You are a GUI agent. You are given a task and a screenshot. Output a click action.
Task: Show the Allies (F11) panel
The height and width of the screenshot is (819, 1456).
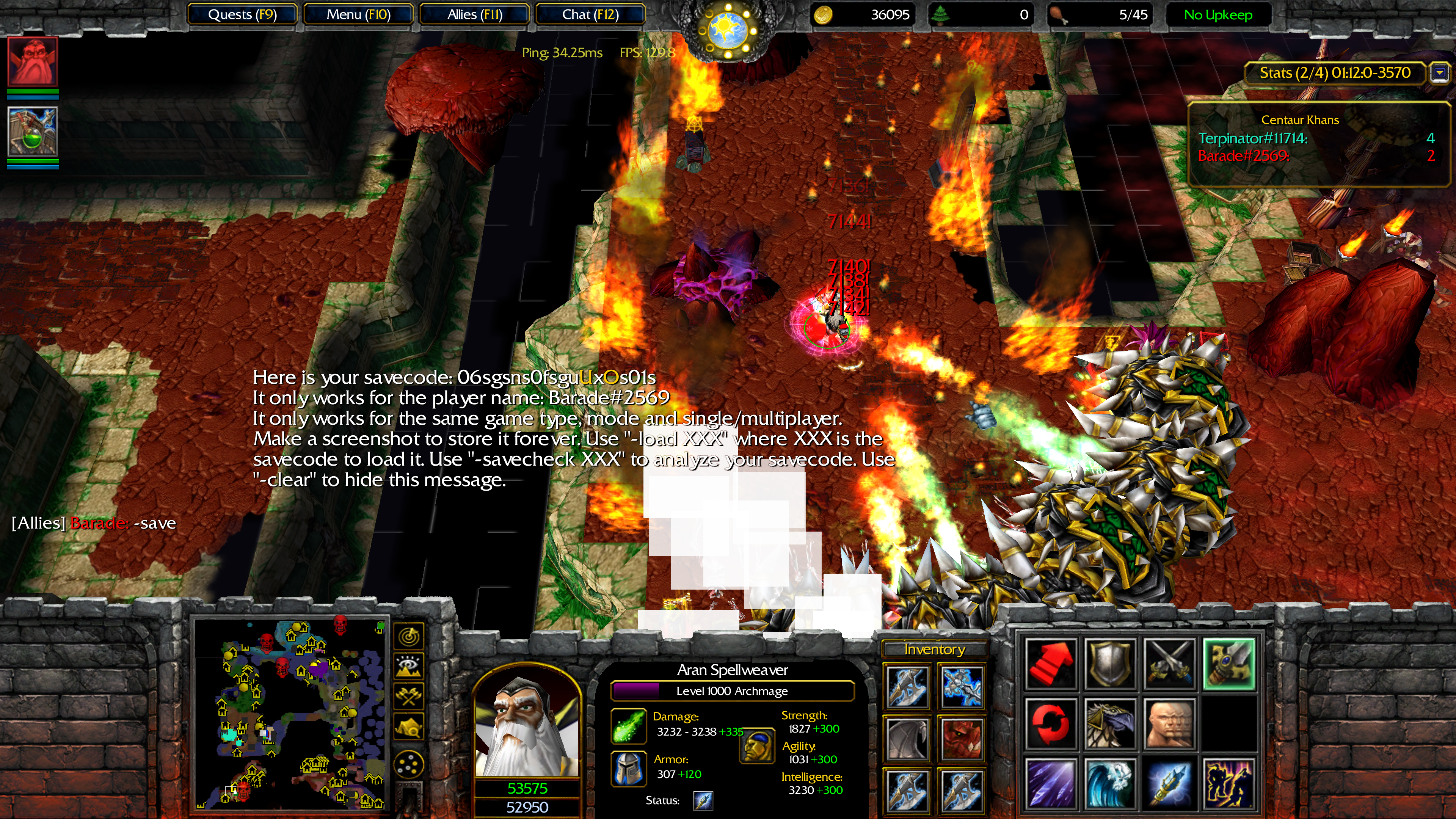point(475,15)
